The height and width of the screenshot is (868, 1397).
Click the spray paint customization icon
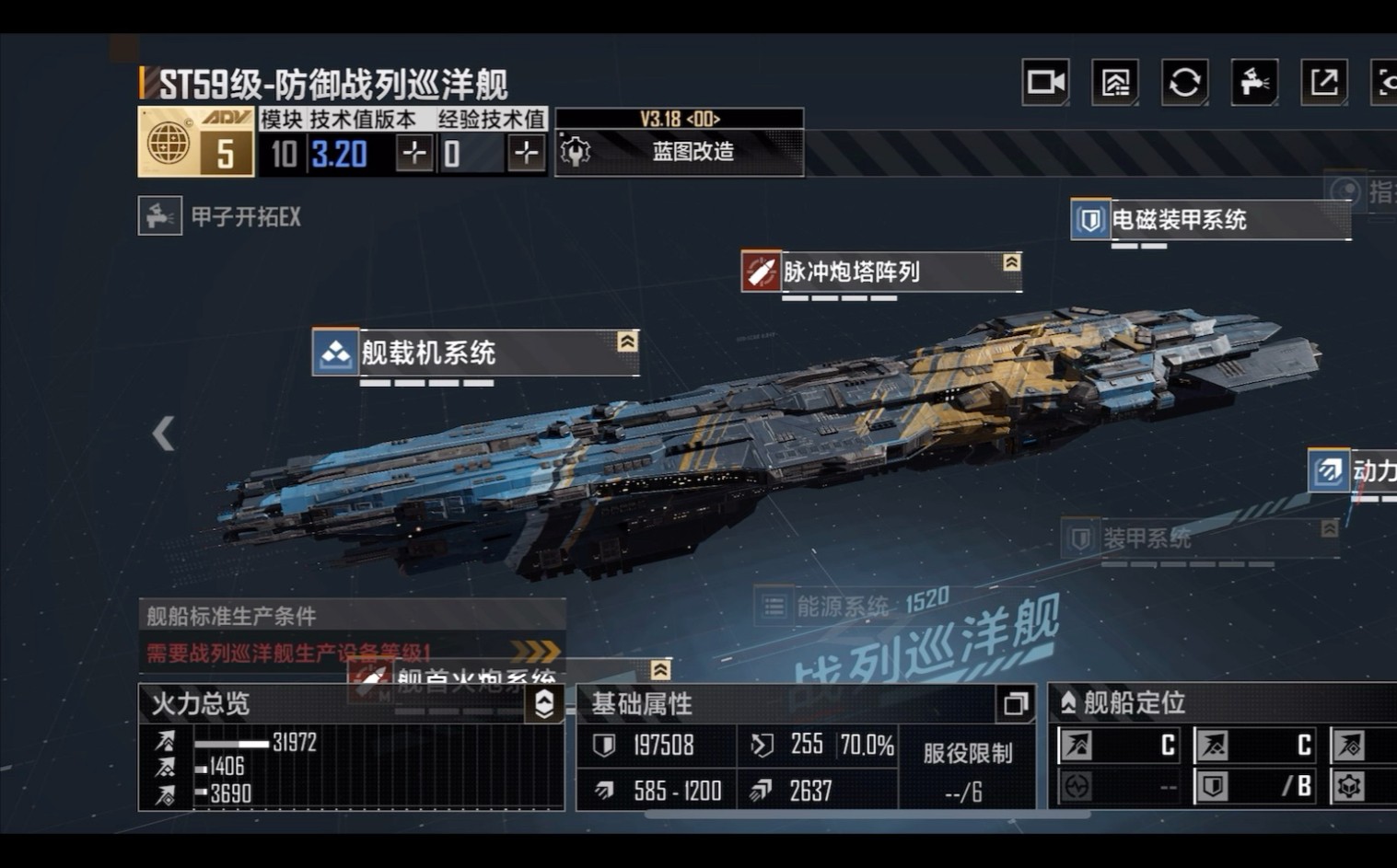click(x=1254, y=82)
